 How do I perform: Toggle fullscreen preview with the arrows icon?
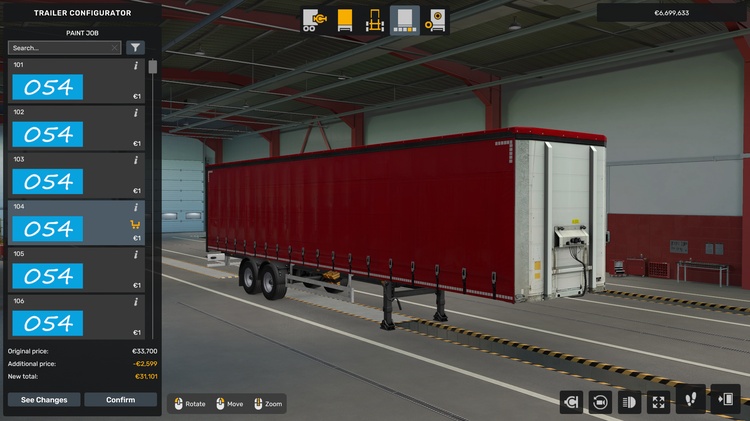click(x=659, y=402)
